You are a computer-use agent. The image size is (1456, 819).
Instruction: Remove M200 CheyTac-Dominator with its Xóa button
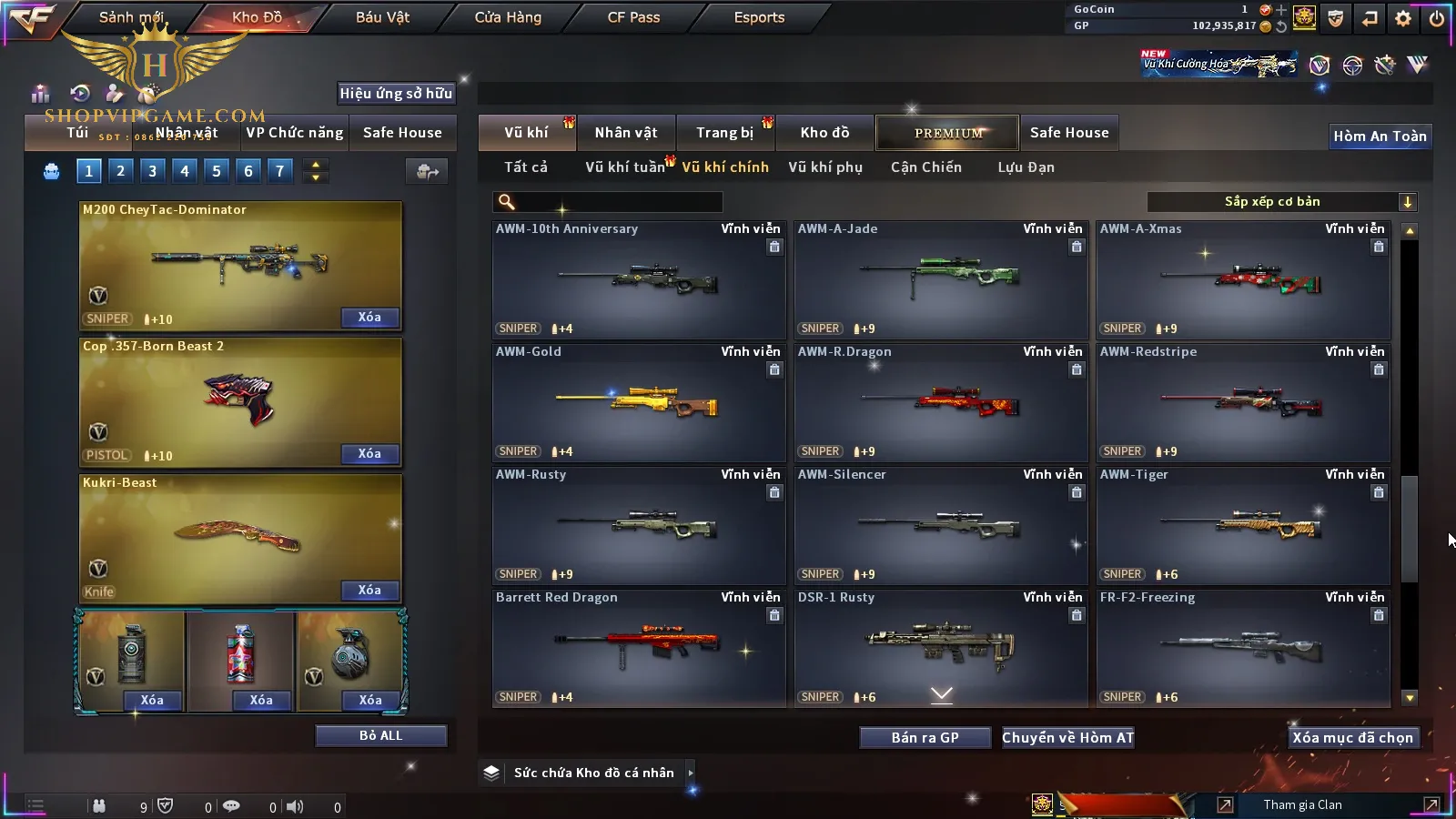pyautogui.click(x=369, y=318)
